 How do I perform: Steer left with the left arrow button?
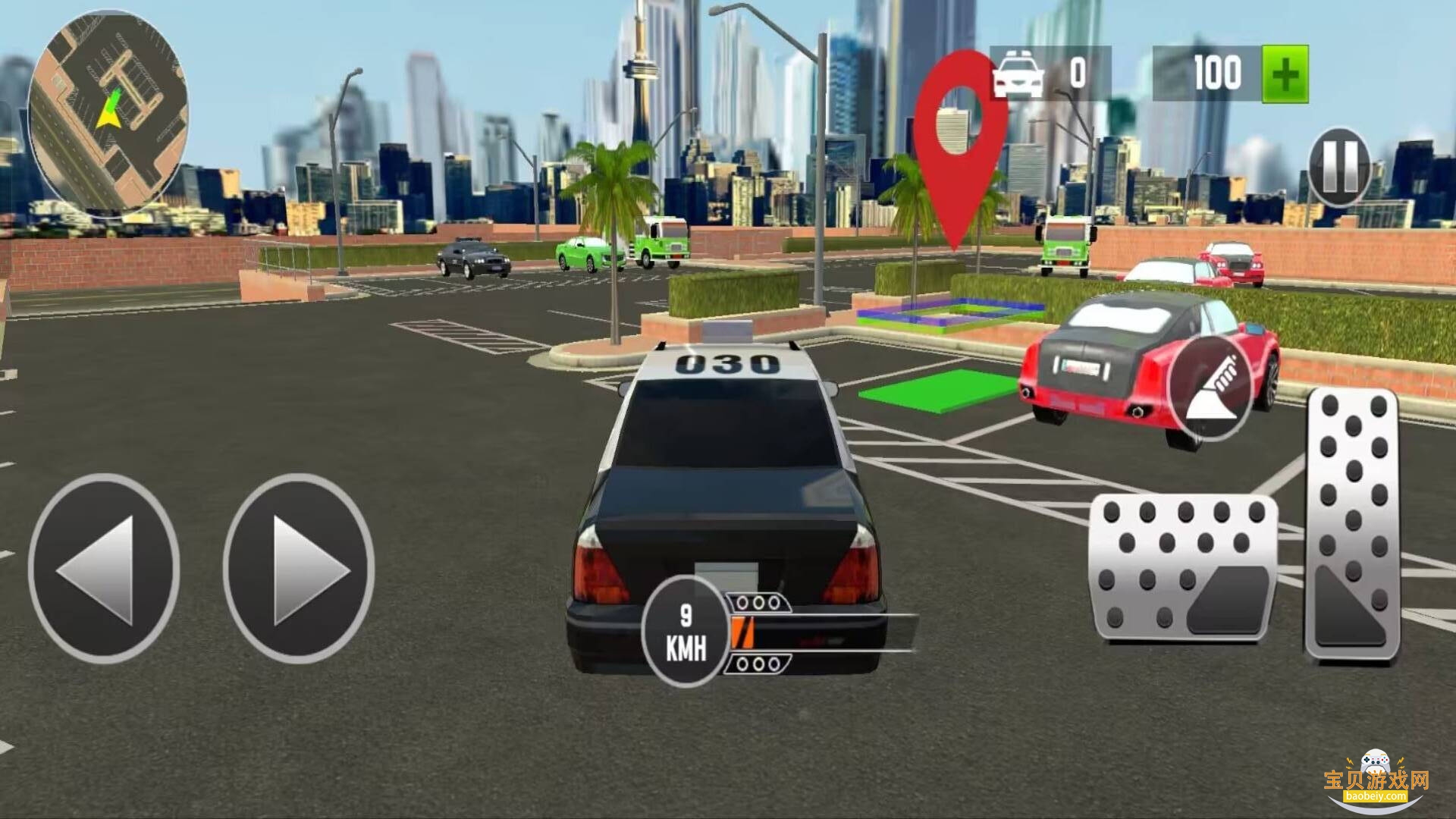[x=104, y=569]
